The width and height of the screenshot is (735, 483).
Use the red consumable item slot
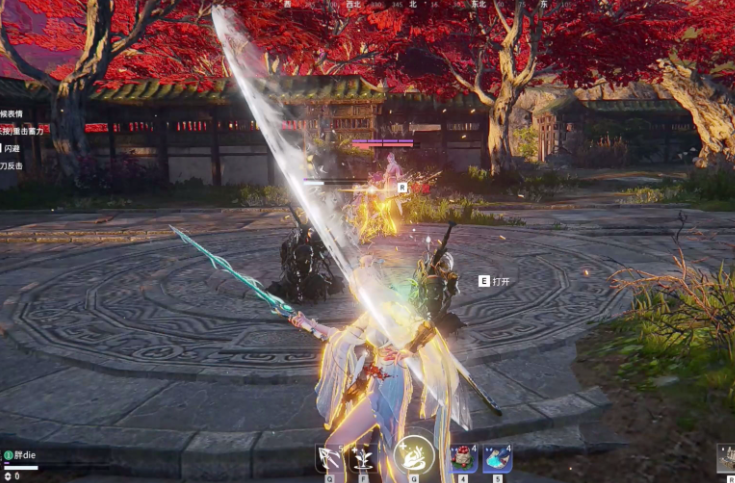tap(463, 459)
